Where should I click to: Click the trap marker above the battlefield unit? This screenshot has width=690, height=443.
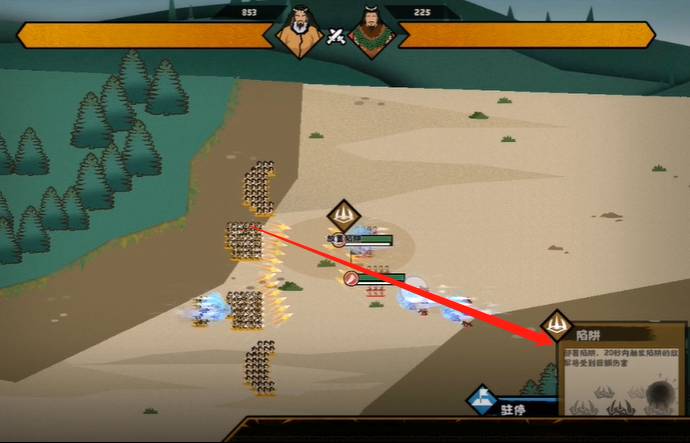point(343,215)
